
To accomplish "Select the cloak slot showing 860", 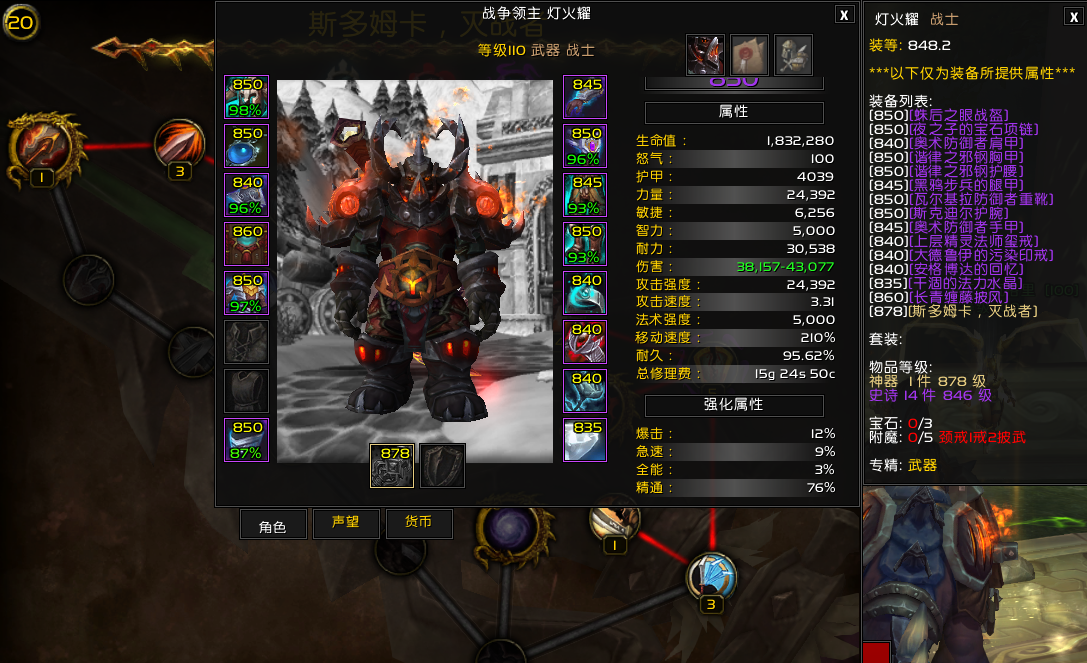I will pyautogui.click(x=246, y=244).
